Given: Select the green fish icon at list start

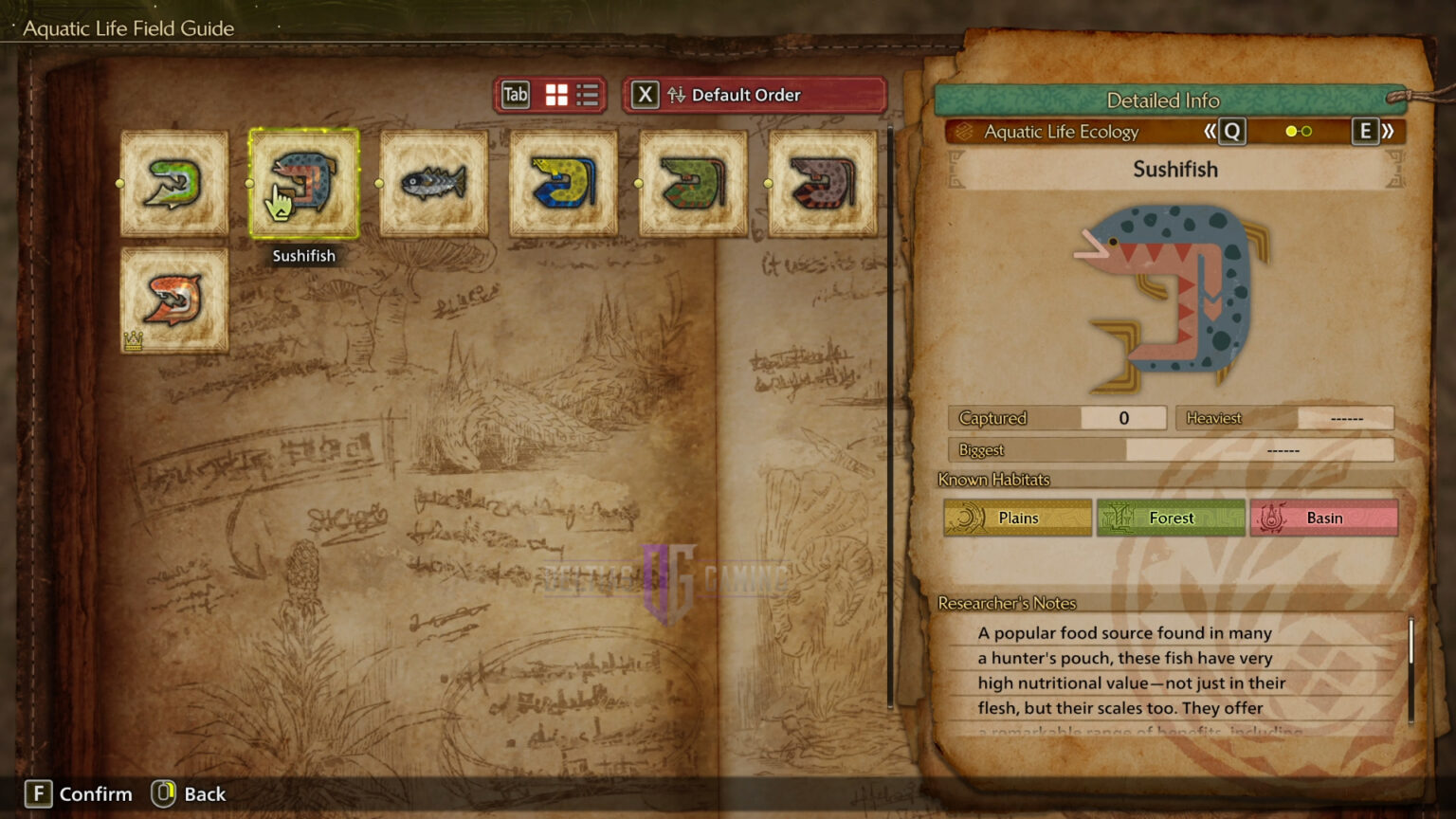Looking at the screenshot, I should pos(173,183).
